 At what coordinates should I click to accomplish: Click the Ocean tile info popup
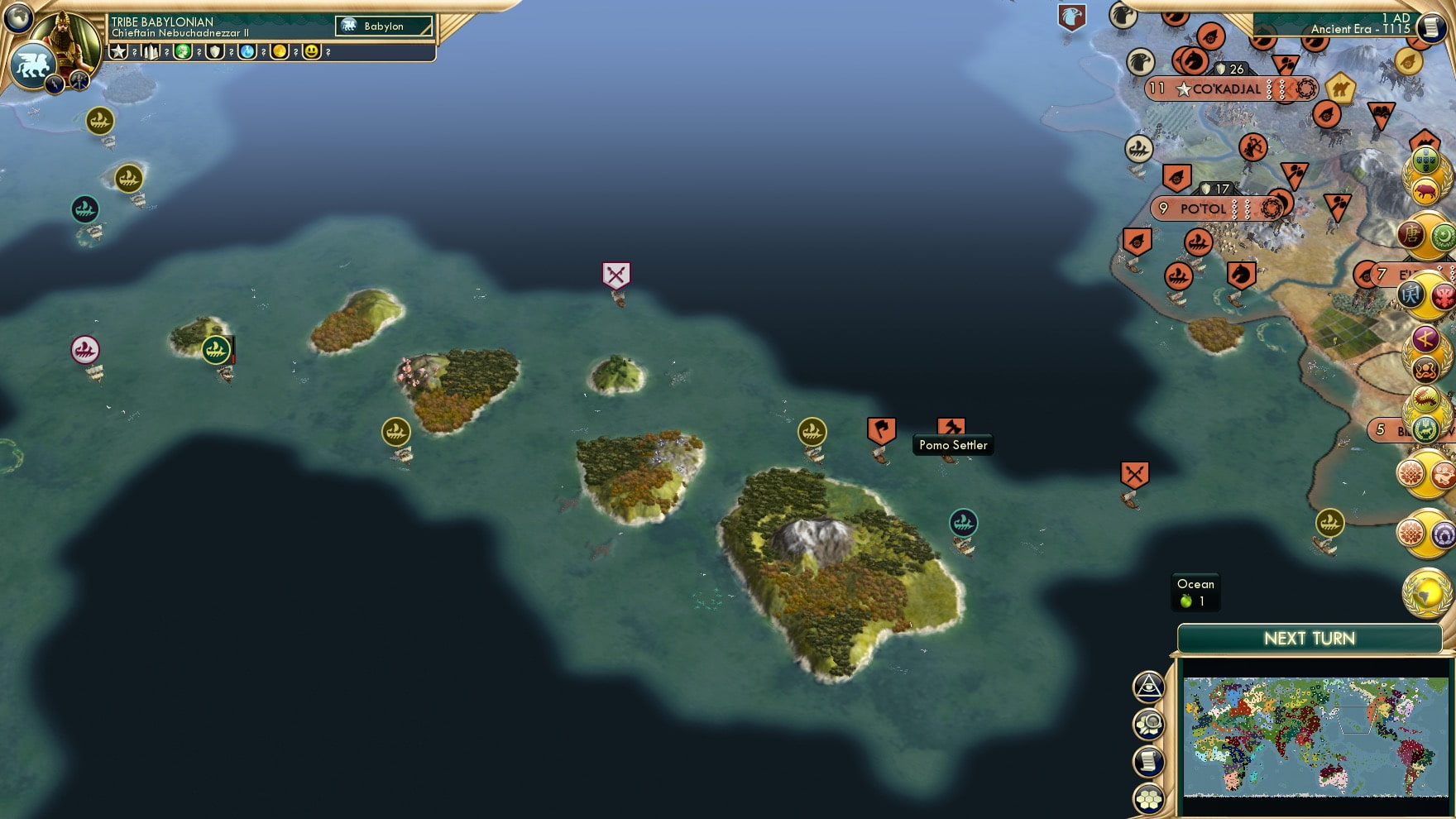click(x=1195, y=591)
